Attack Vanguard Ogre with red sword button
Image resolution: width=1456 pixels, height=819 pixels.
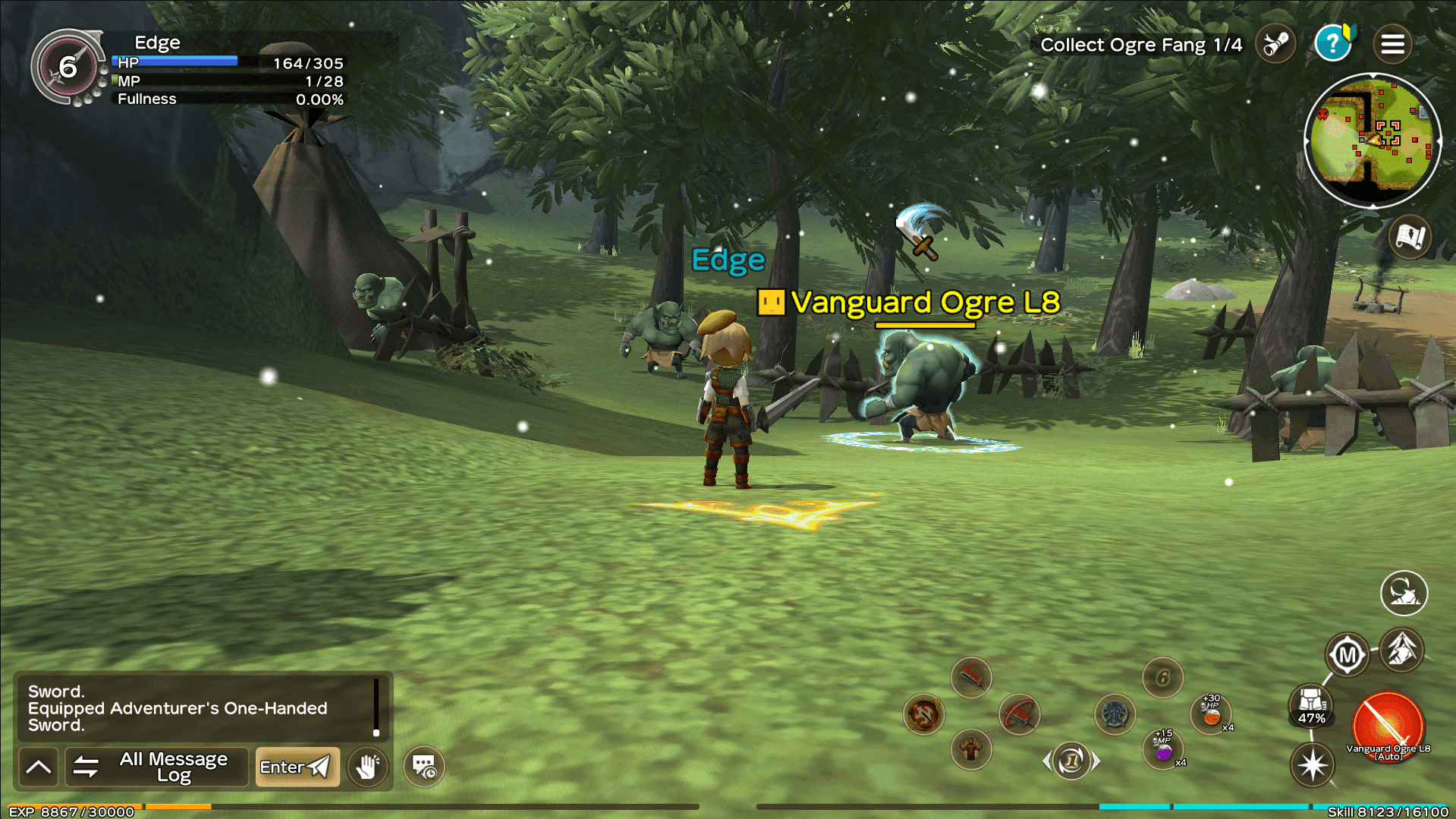1388,726
